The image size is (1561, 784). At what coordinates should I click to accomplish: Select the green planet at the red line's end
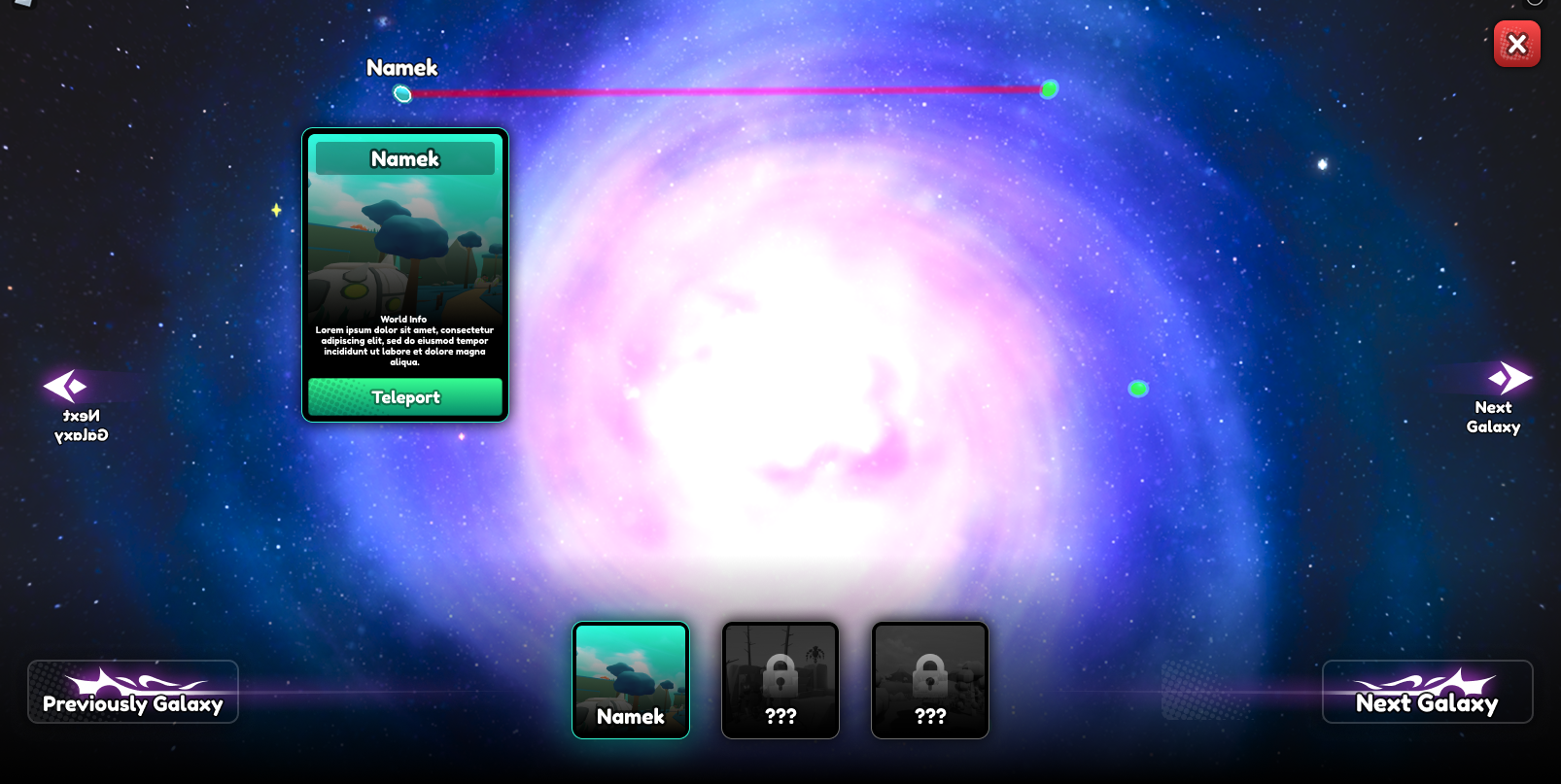click(1049, 89)
